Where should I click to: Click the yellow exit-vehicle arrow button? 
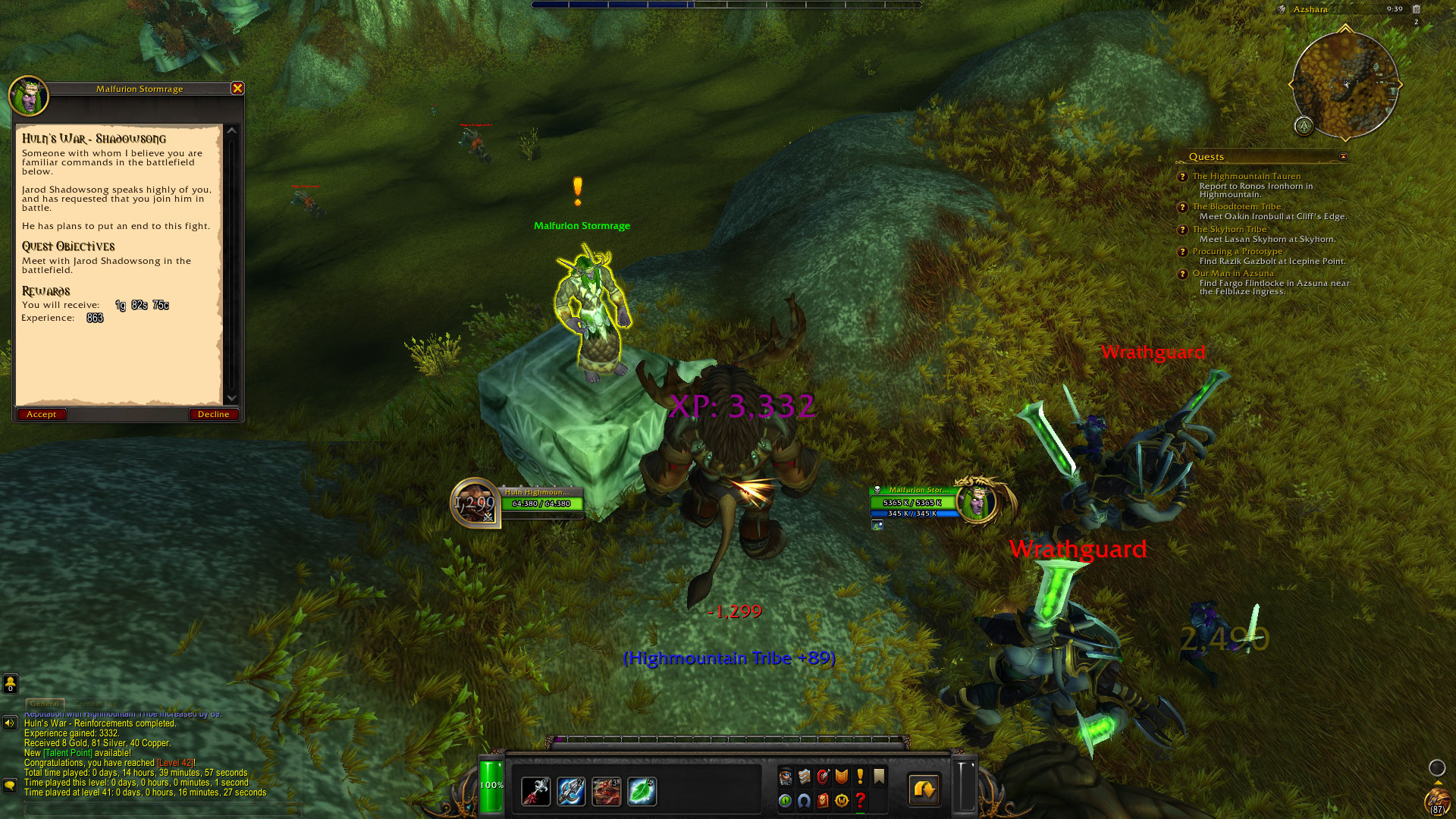coord(924,790)
